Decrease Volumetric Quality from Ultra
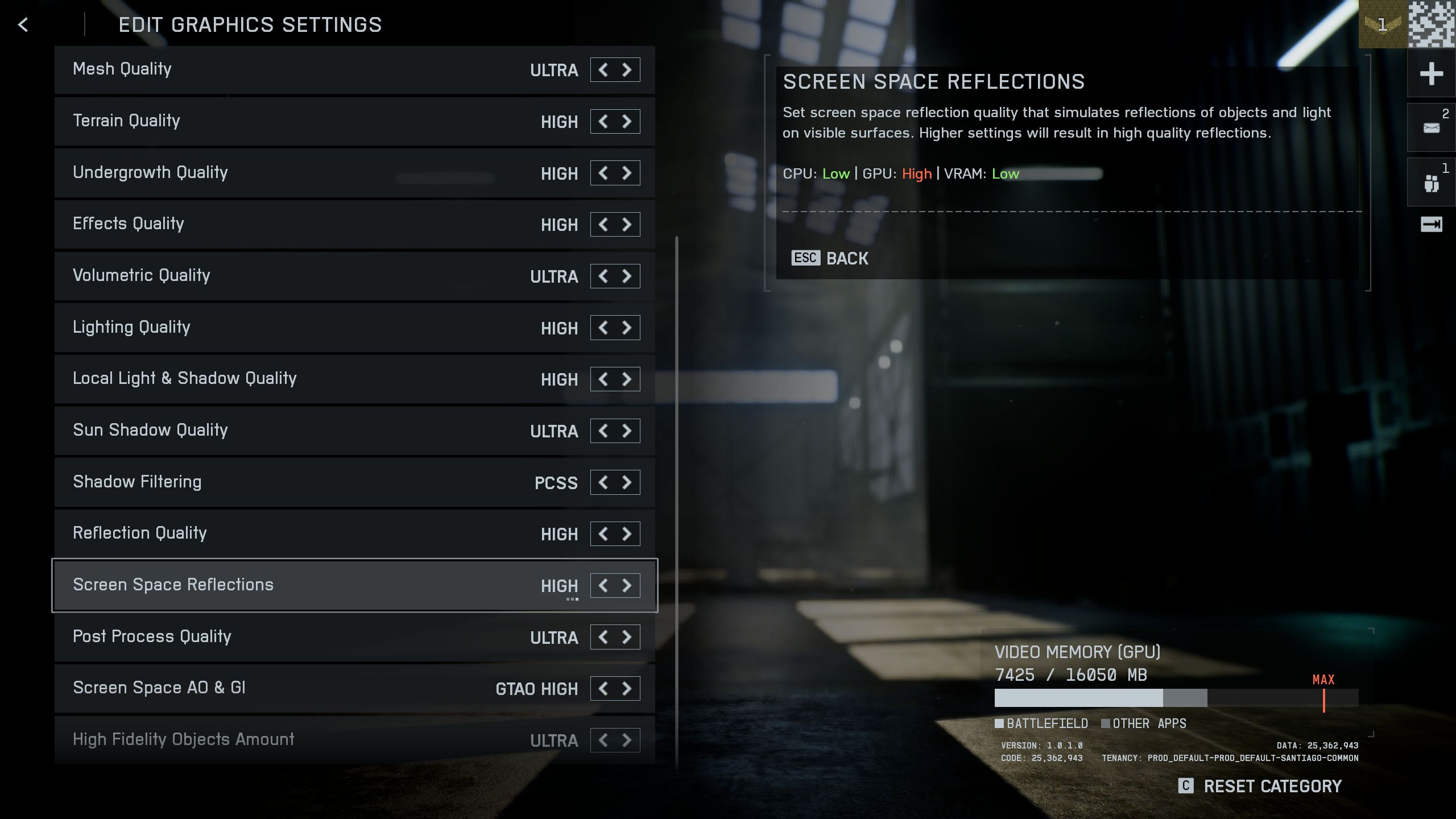1456x819 pixels. 603,276
